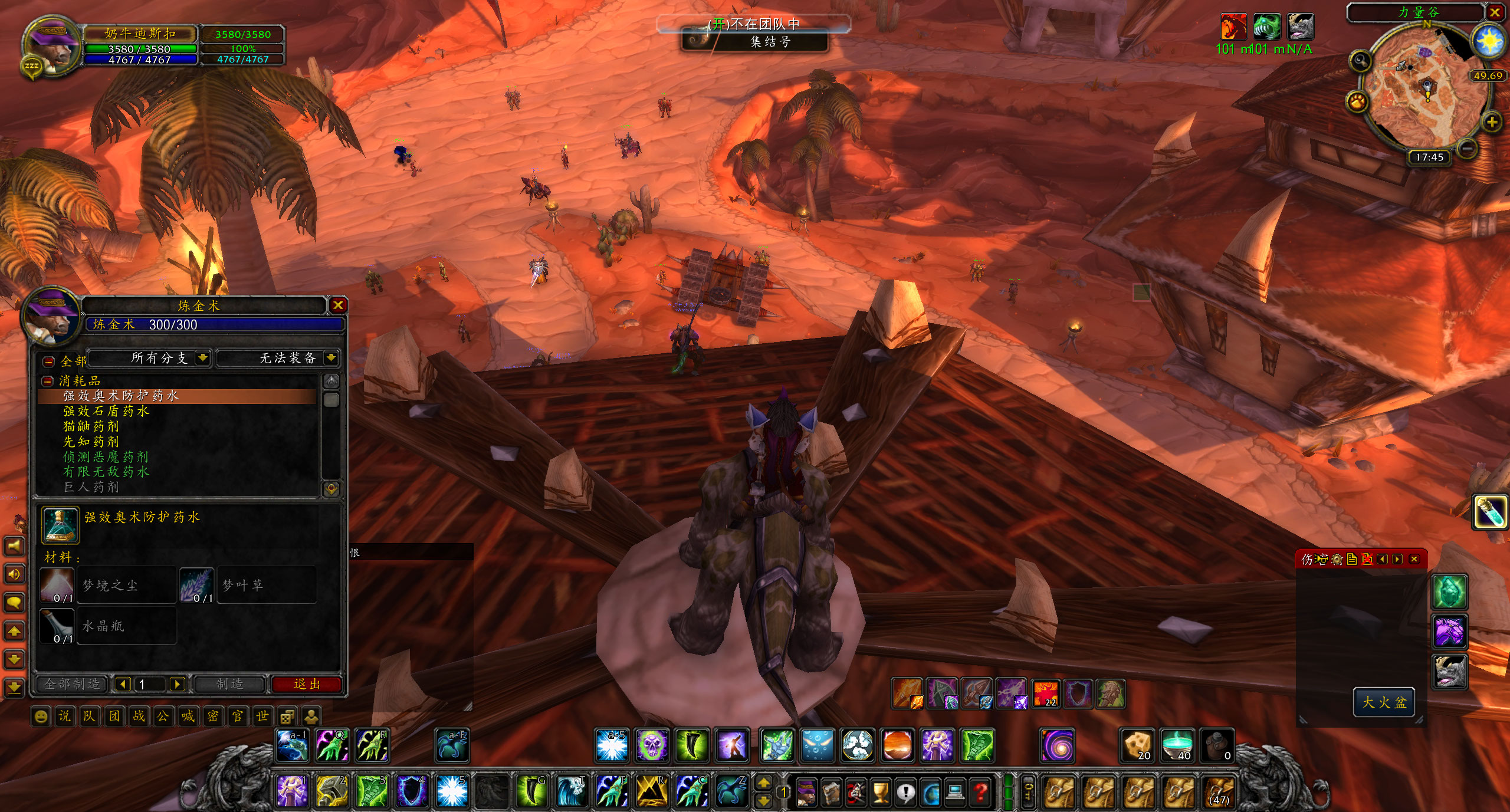The image size is (1510, 812).
Task: Close the 炼金术 alchemy window
Action: pyautogui.click(x=338, y=305)
